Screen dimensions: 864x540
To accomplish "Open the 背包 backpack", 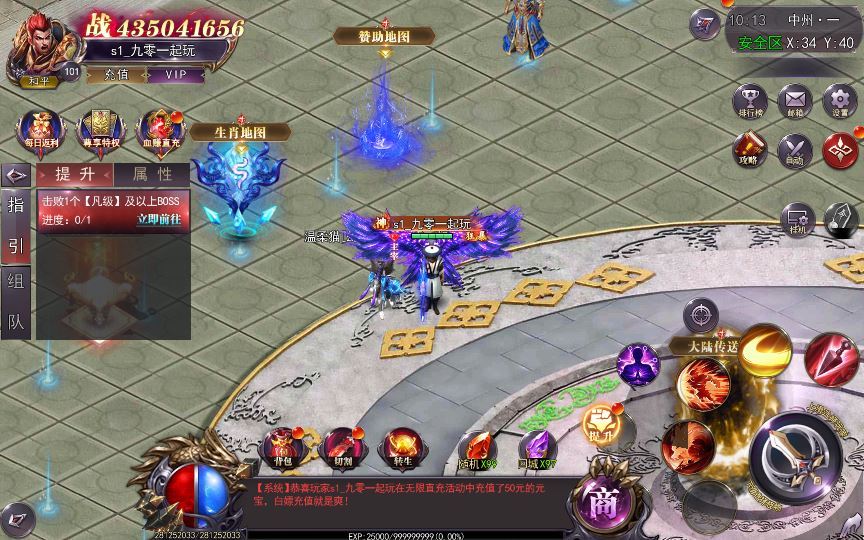I will 281,446.
